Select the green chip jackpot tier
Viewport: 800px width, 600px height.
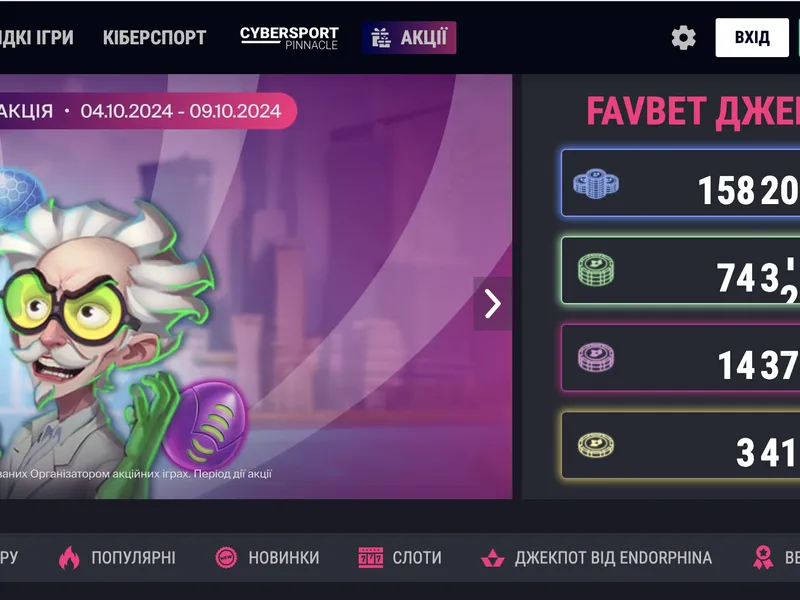pos(680,271)
